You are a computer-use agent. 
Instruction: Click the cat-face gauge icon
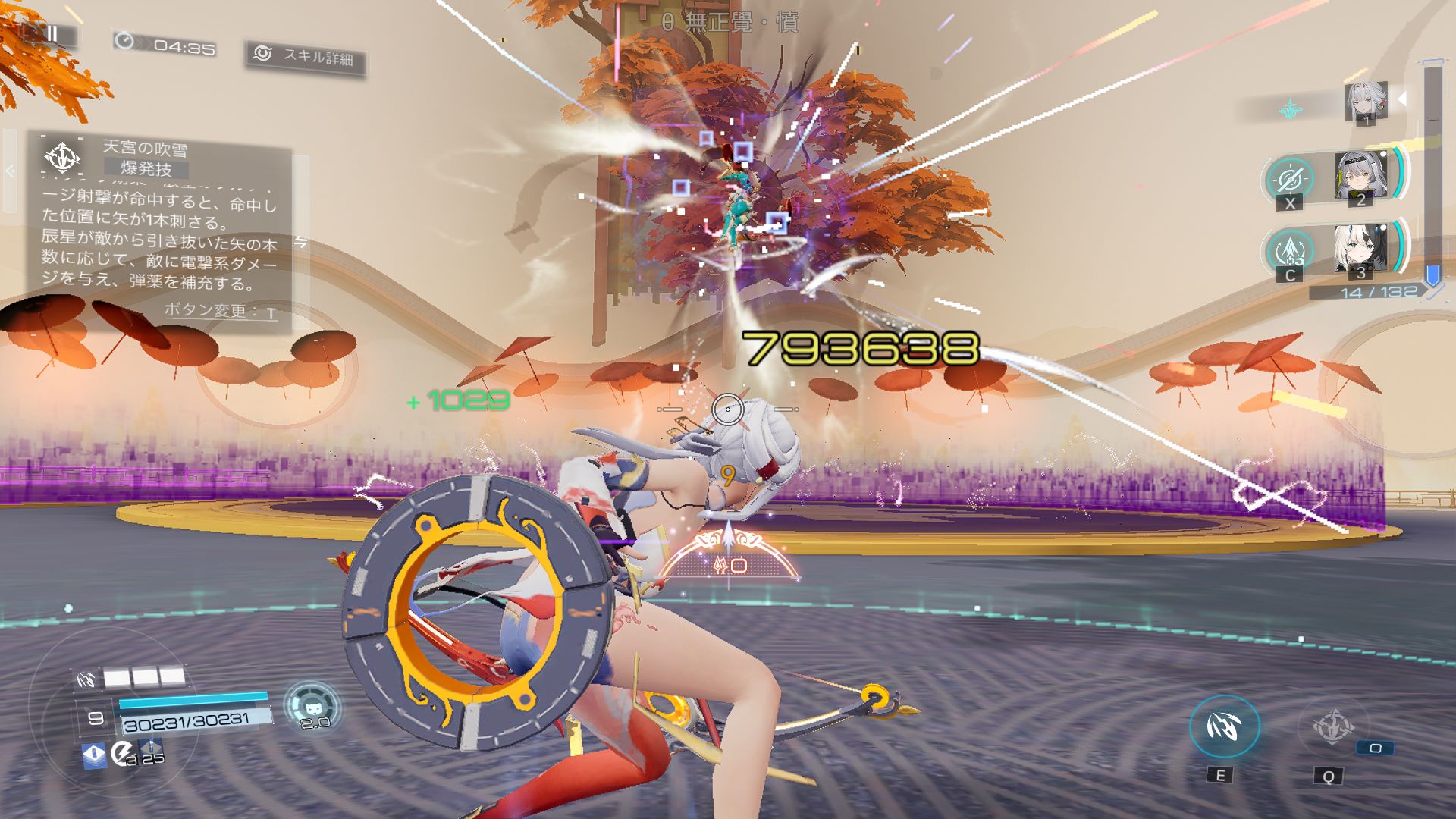[x=313, y=705]
